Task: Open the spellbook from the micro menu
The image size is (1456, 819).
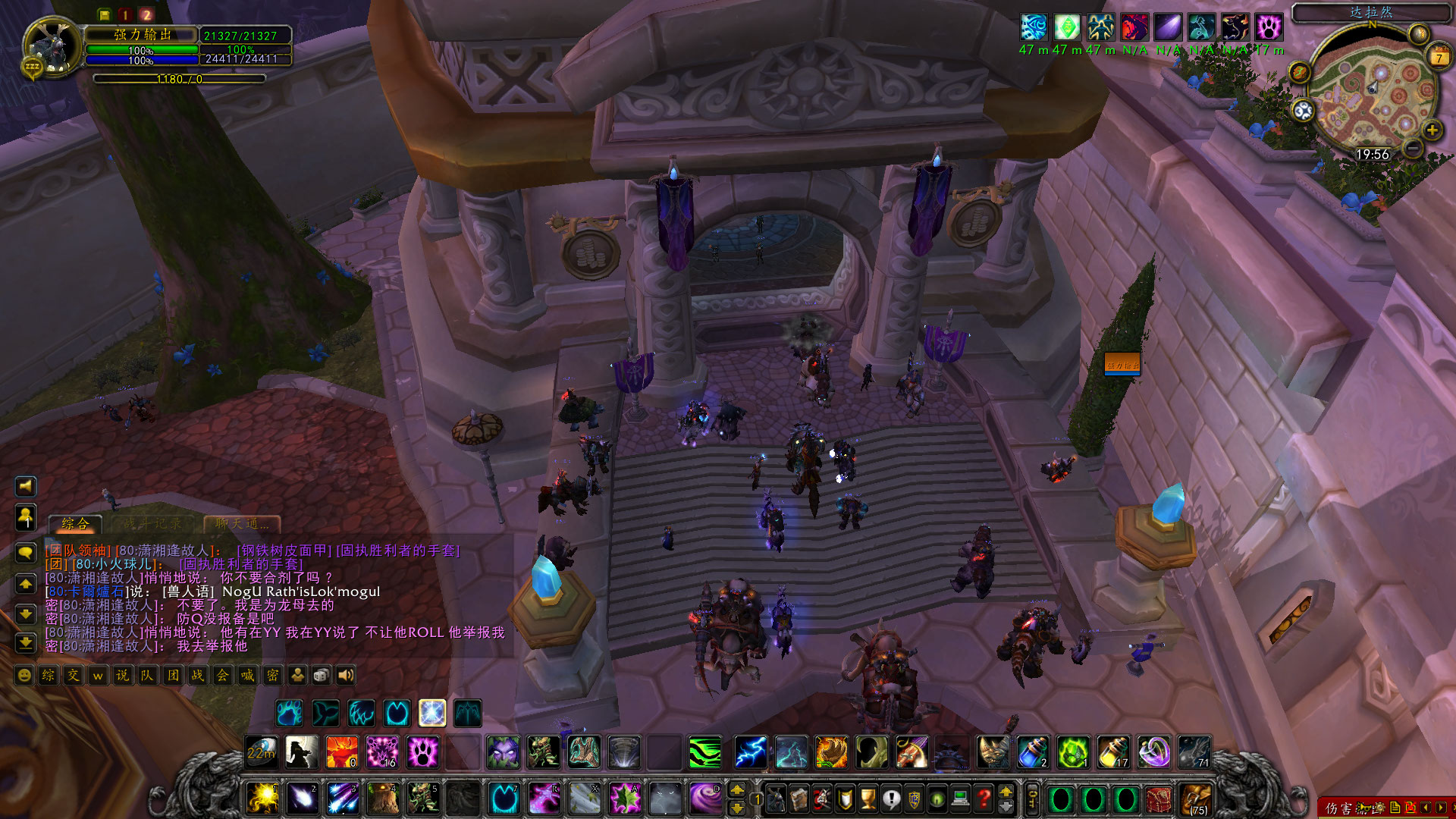Action: click(799, 798)
